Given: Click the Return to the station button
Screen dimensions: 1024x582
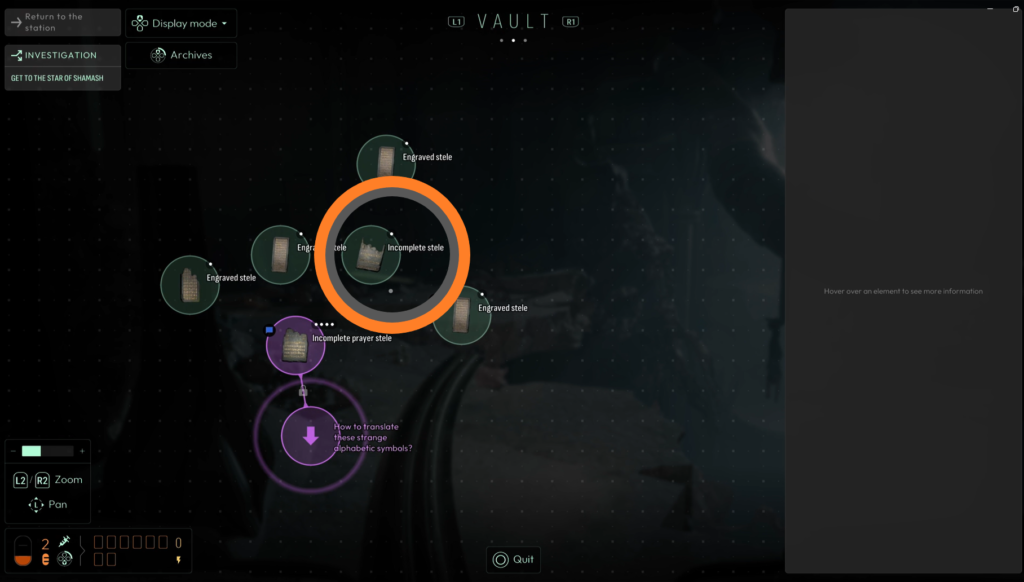Looking at the screenshot, I should click(x=63, y=23).
